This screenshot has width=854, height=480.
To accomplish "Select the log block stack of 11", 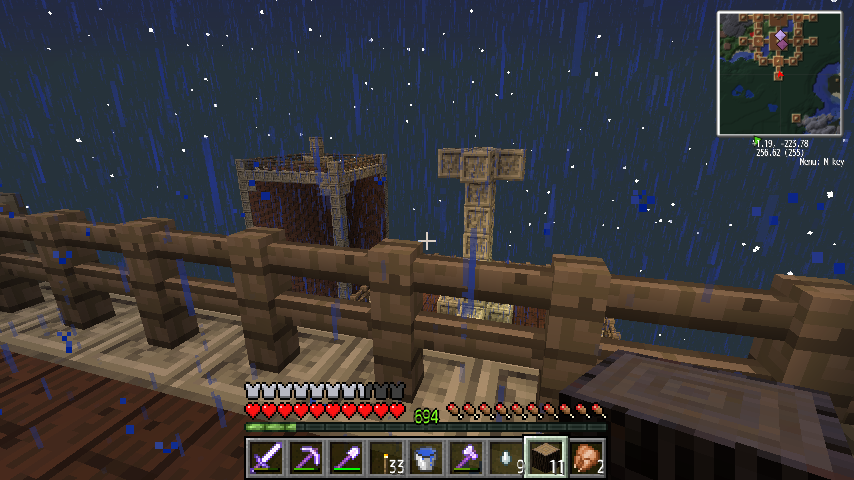I will pos(546,458).
